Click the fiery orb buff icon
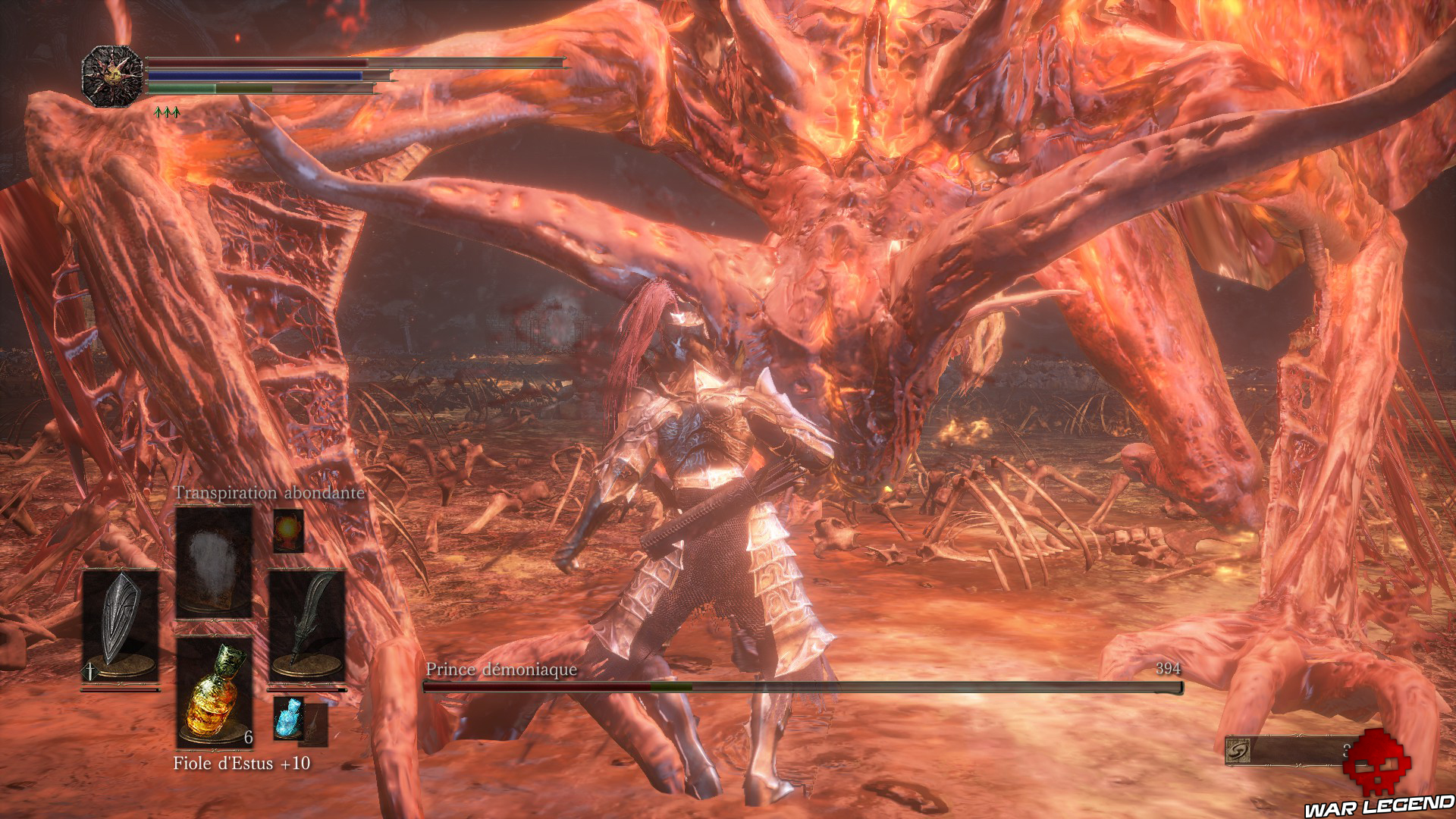The height and width of the screenshot is (819, 1456). coord(287,531)
